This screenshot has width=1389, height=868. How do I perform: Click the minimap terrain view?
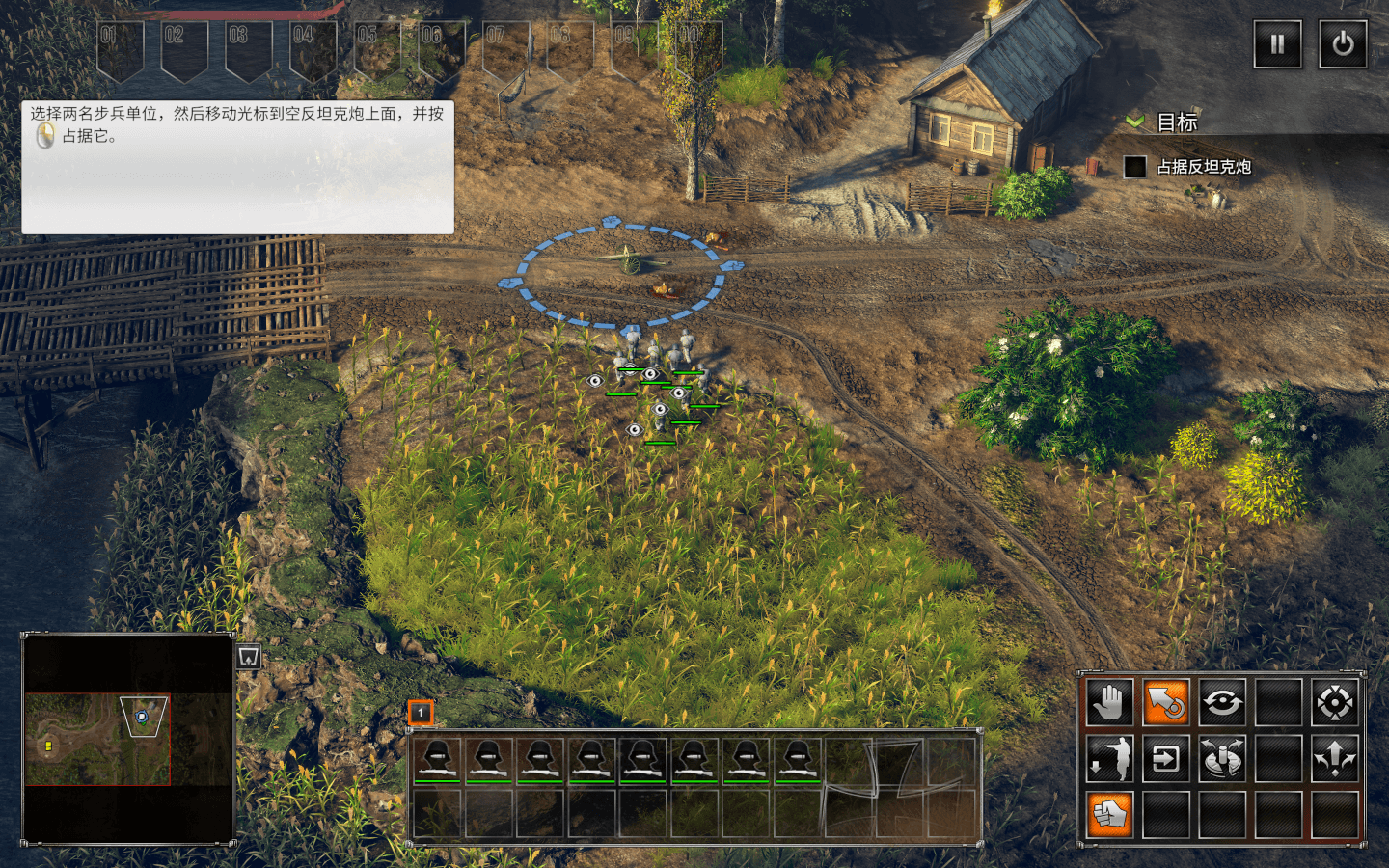[96, 739]
